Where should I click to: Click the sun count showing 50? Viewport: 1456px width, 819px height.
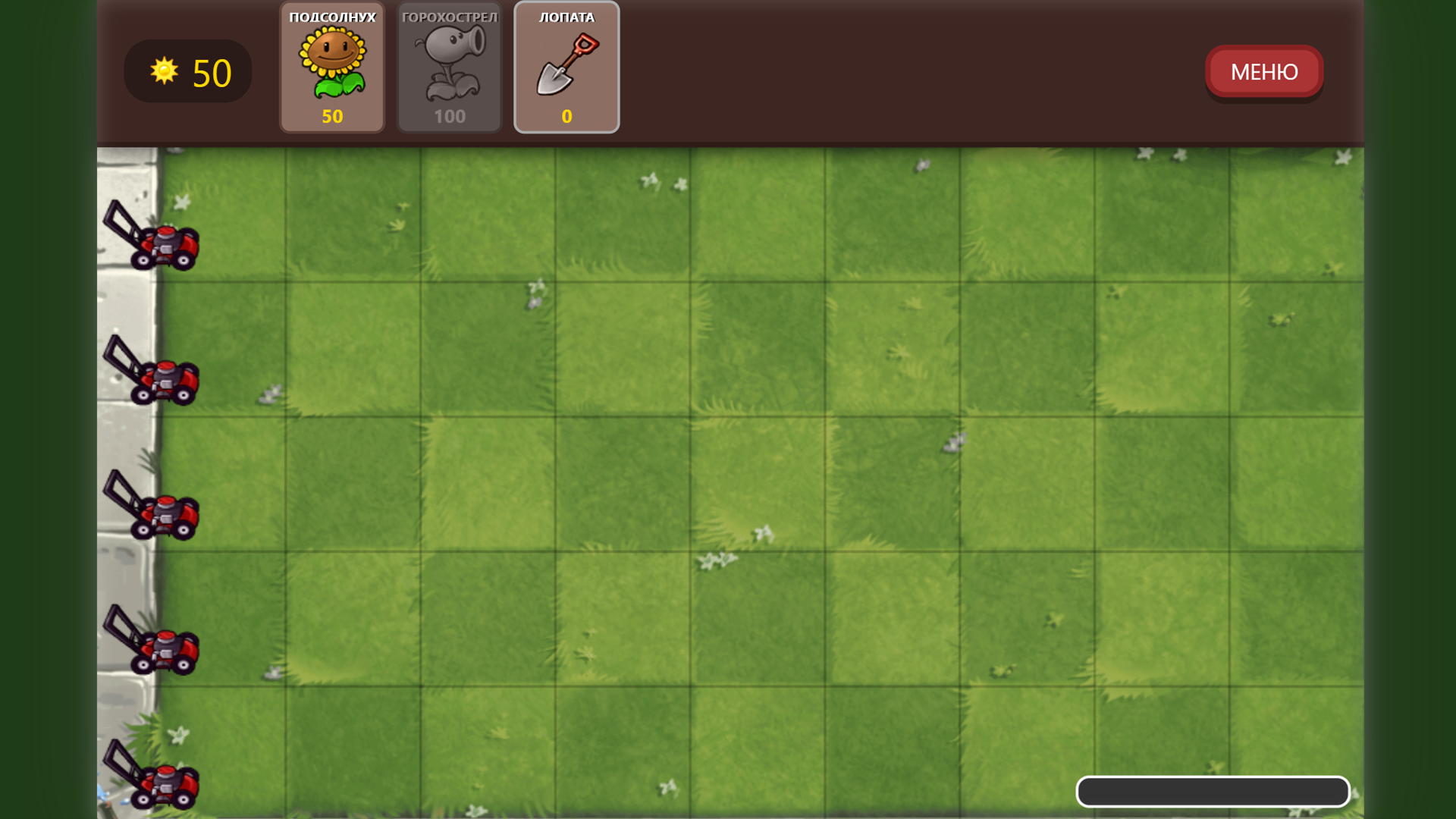tap(209, 72)
